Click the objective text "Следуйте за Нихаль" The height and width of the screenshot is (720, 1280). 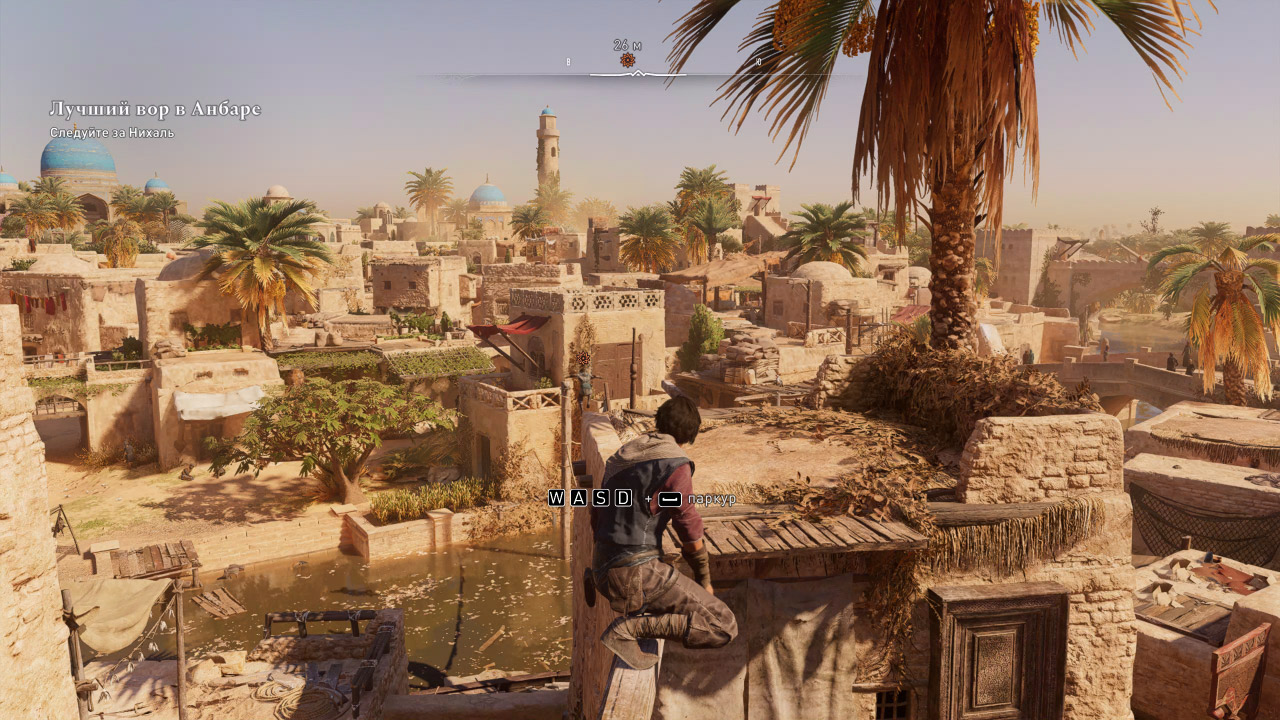pyautogui.click(x=110, y=130)
